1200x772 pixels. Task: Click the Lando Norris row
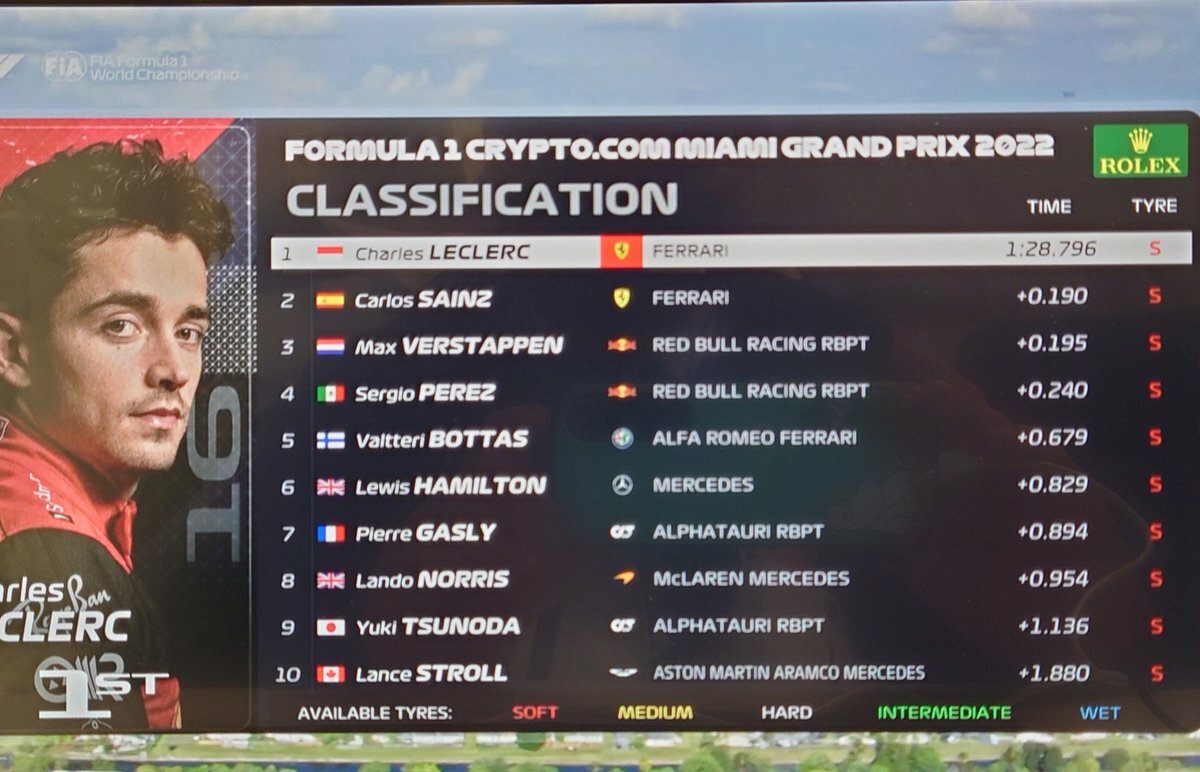pyautogui.click(x=730, y=579)
